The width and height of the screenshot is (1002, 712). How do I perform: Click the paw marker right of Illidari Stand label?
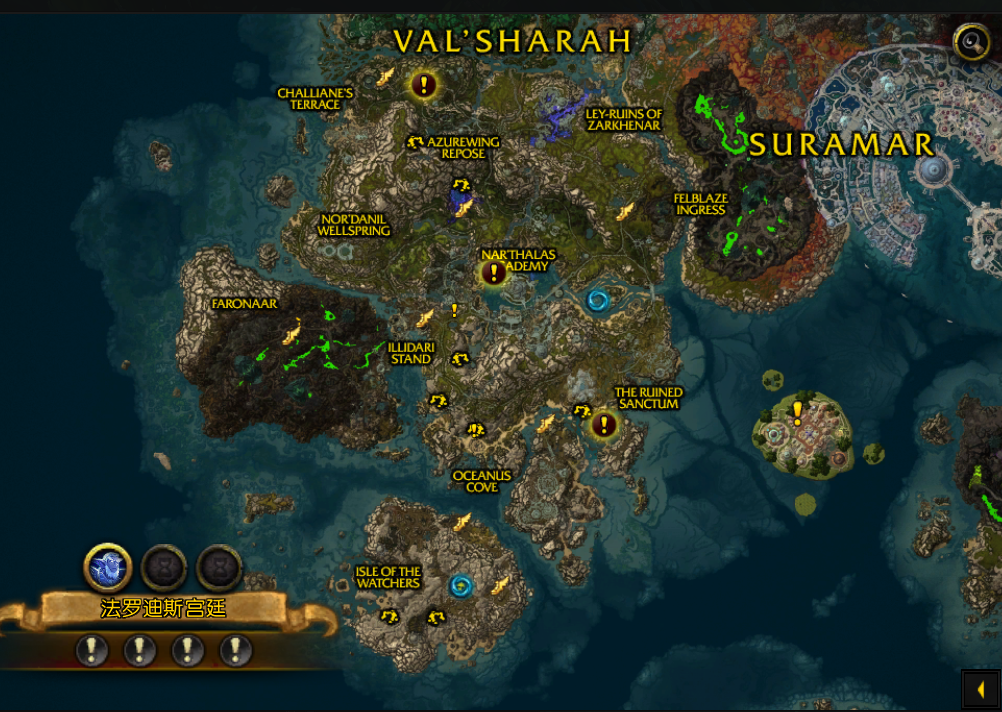point(460,358)
